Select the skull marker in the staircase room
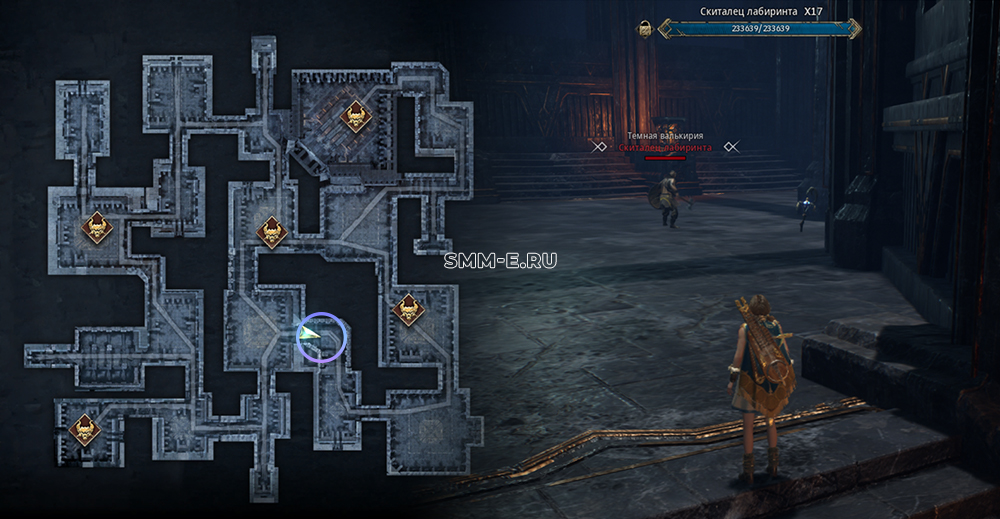This screenshot has height=519, width=1000. 355,117
